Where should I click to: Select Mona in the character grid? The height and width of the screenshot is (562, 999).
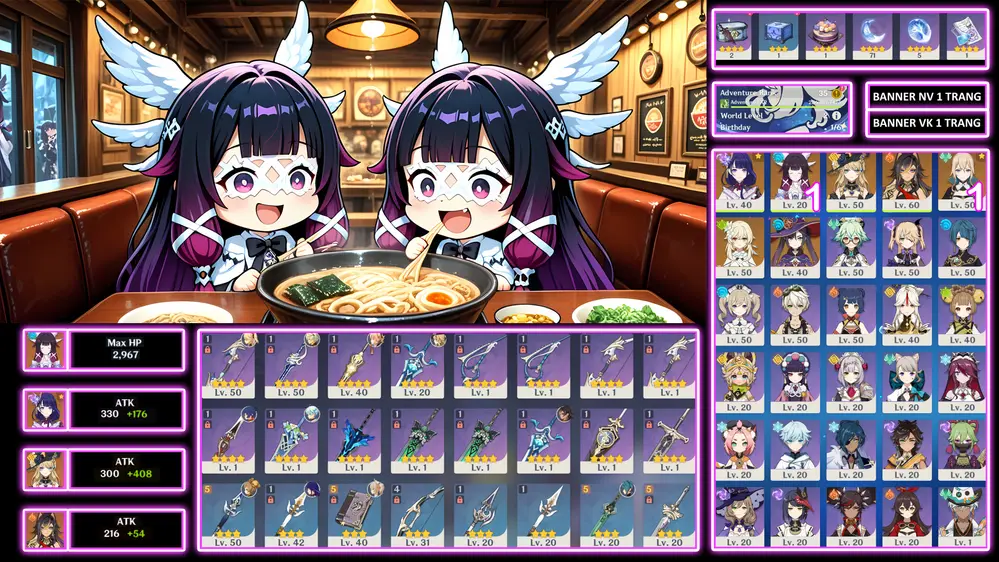(x=795, y=246)
